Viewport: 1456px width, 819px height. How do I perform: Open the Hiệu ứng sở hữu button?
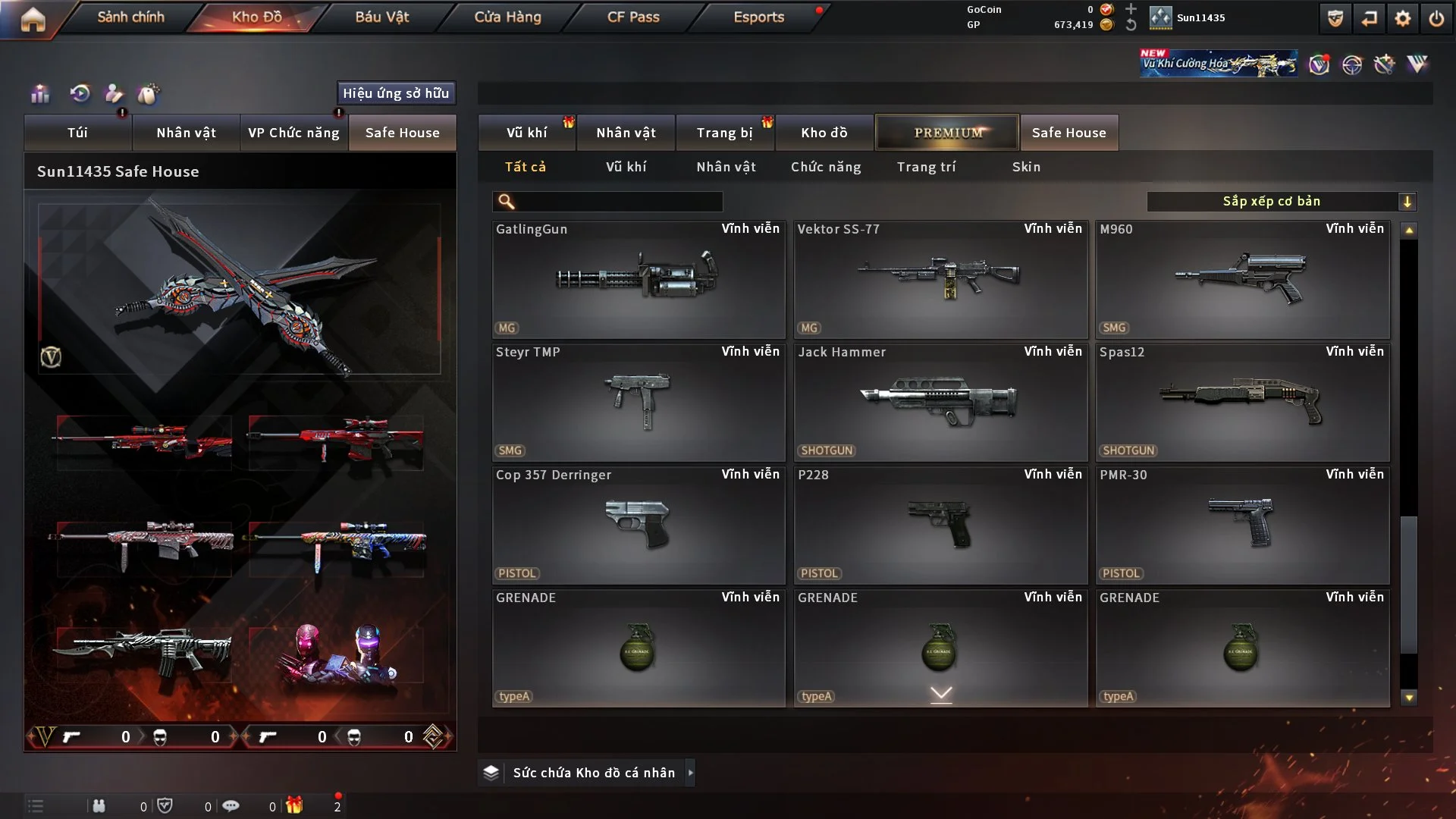point(396,93)
